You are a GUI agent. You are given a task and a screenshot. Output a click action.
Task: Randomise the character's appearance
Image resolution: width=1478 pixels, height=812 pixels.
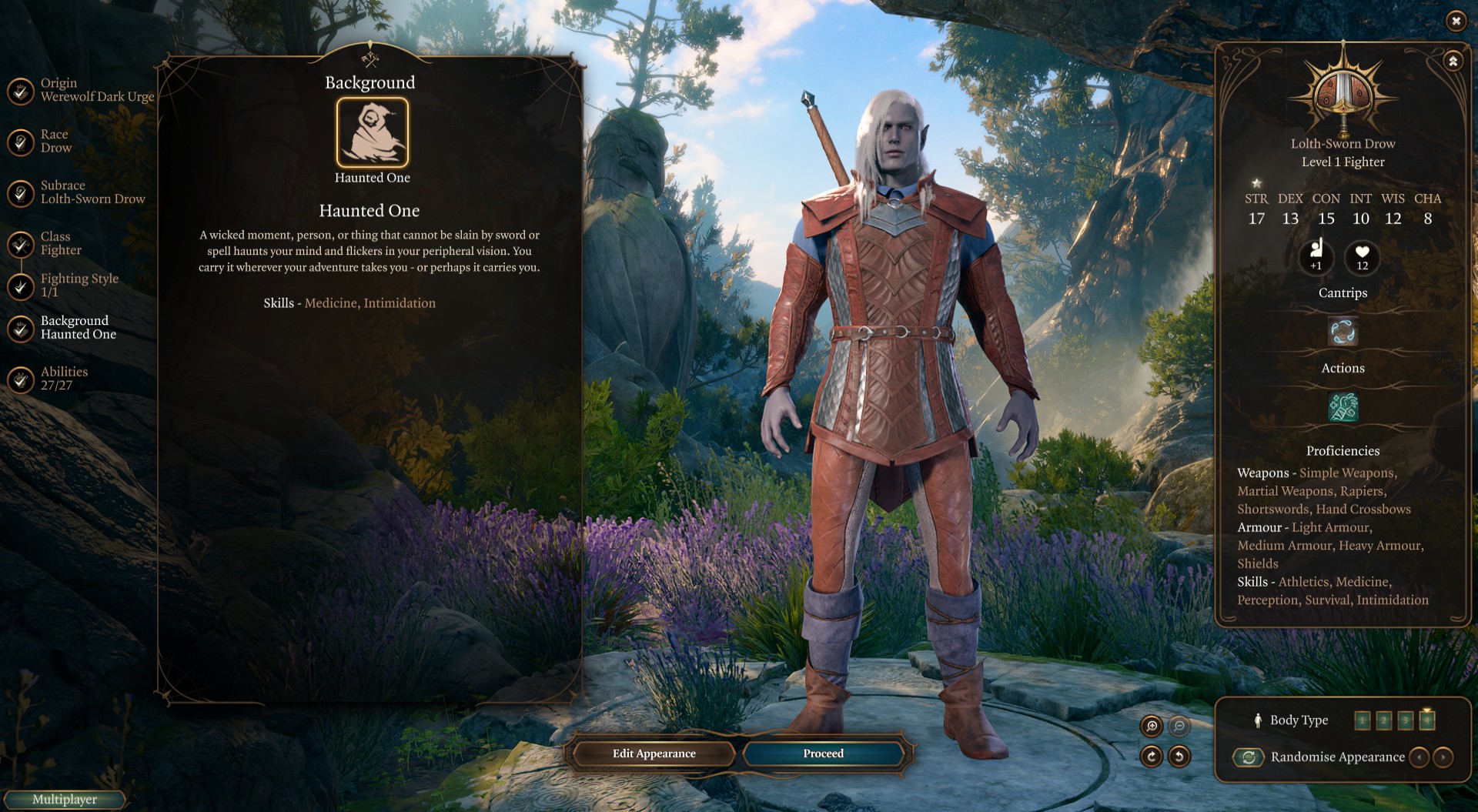(x=1249, y=757)
